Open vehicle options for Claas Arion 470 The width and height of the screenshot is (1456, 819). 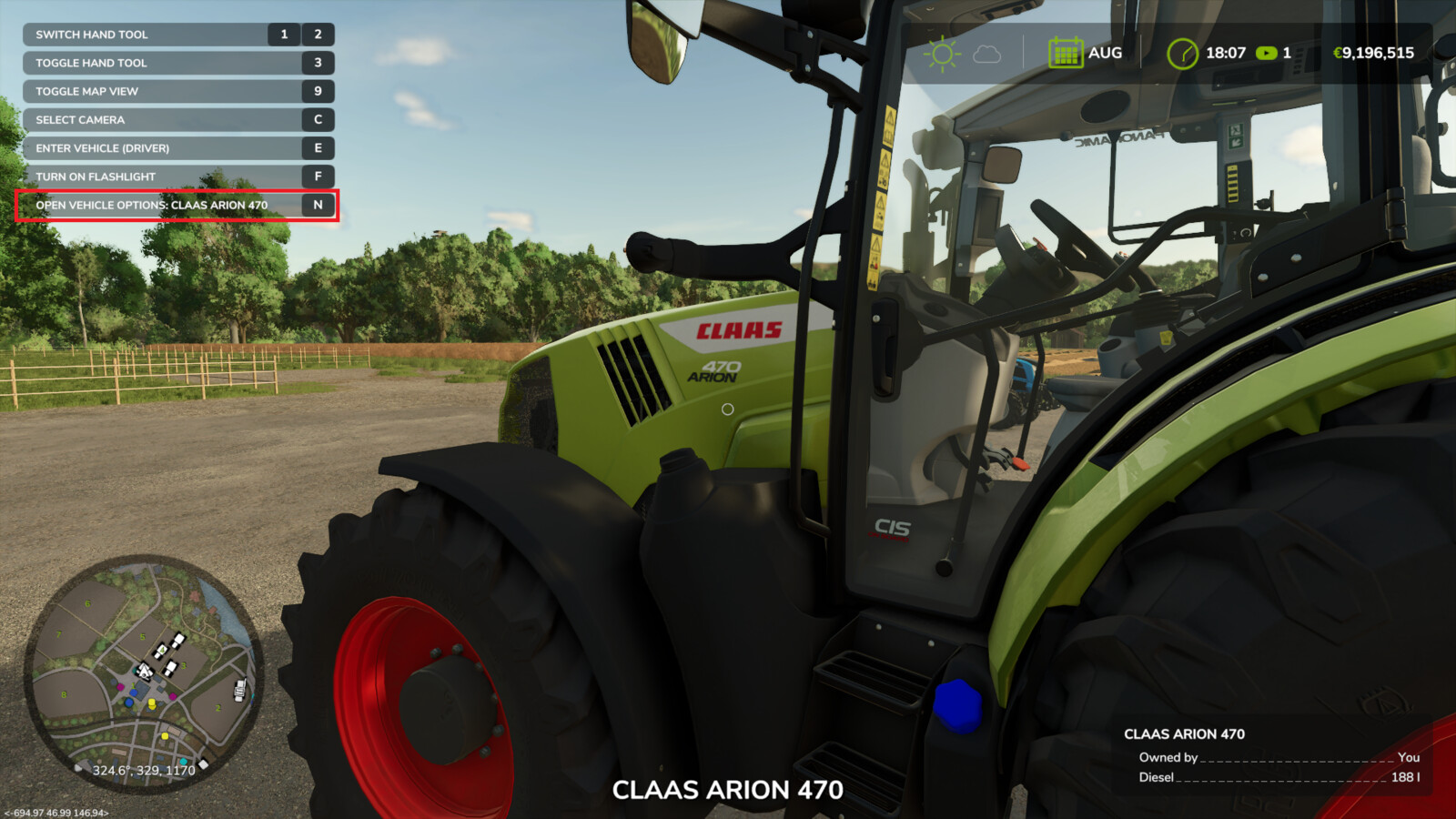coord(150,205)
